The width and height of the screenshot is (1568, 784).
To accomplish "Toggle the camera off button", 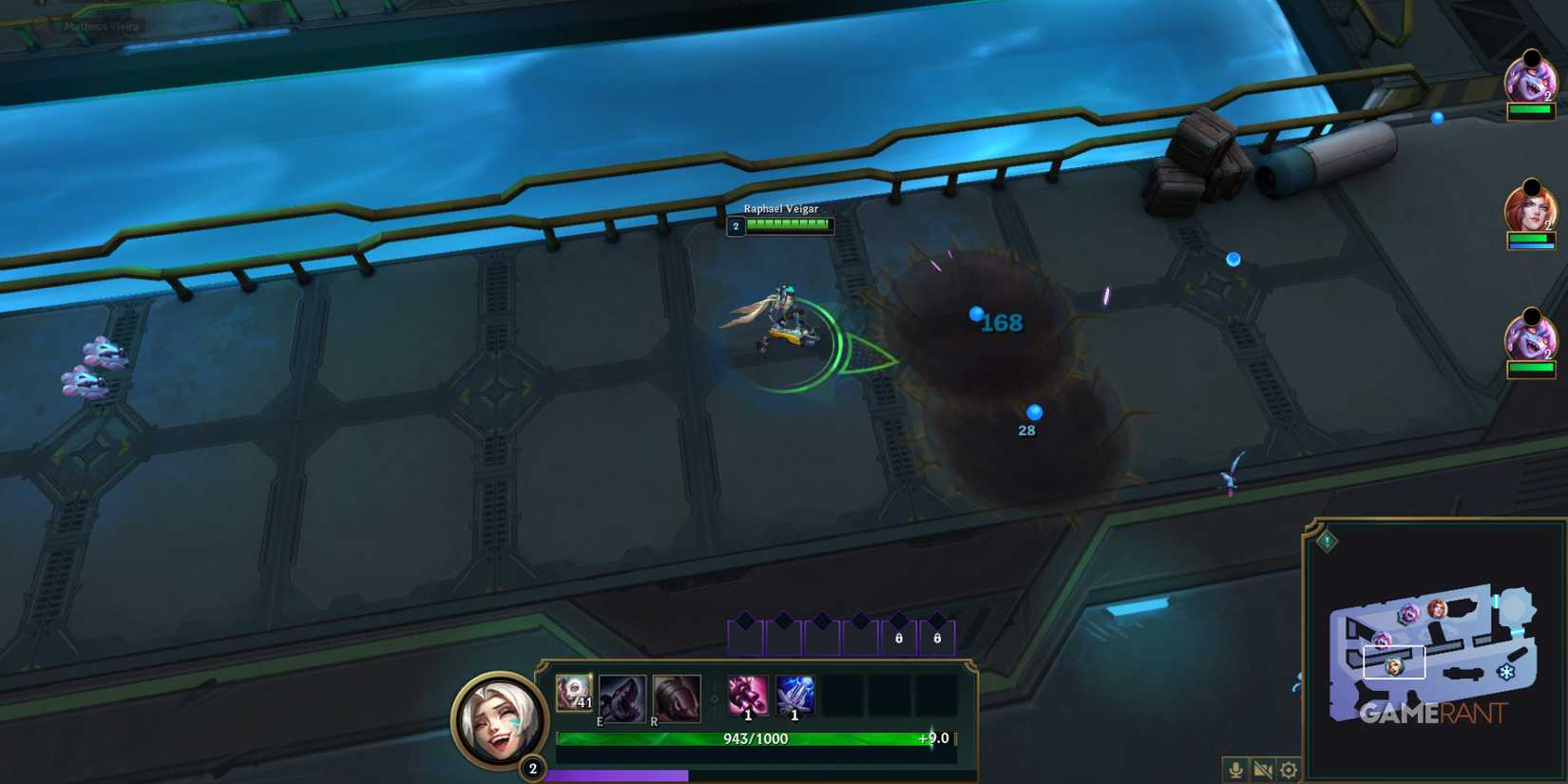I will click(1263, 770).
